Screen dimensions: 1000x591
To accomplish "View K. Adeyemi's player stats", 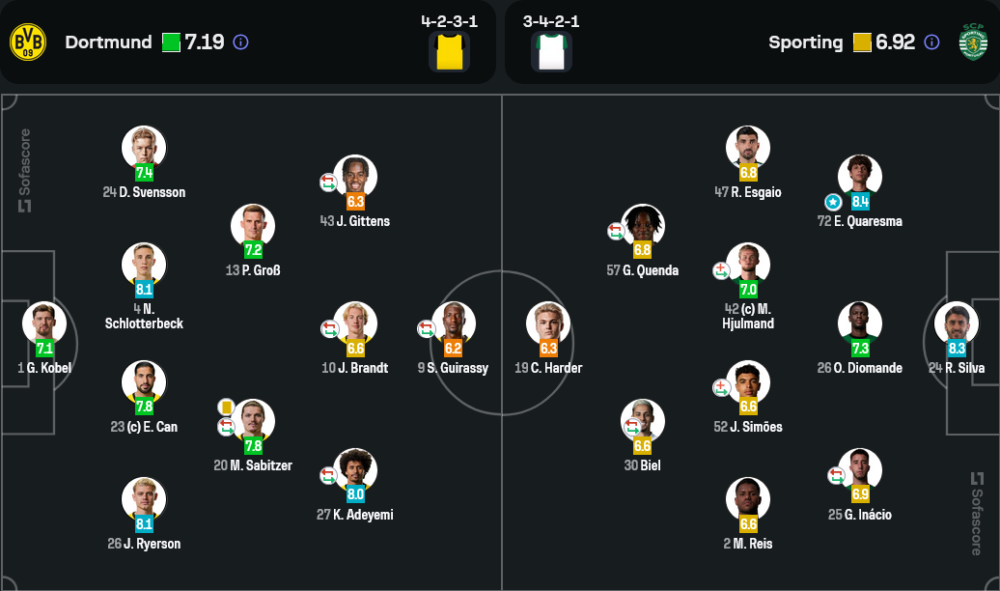I will point(355,470).
